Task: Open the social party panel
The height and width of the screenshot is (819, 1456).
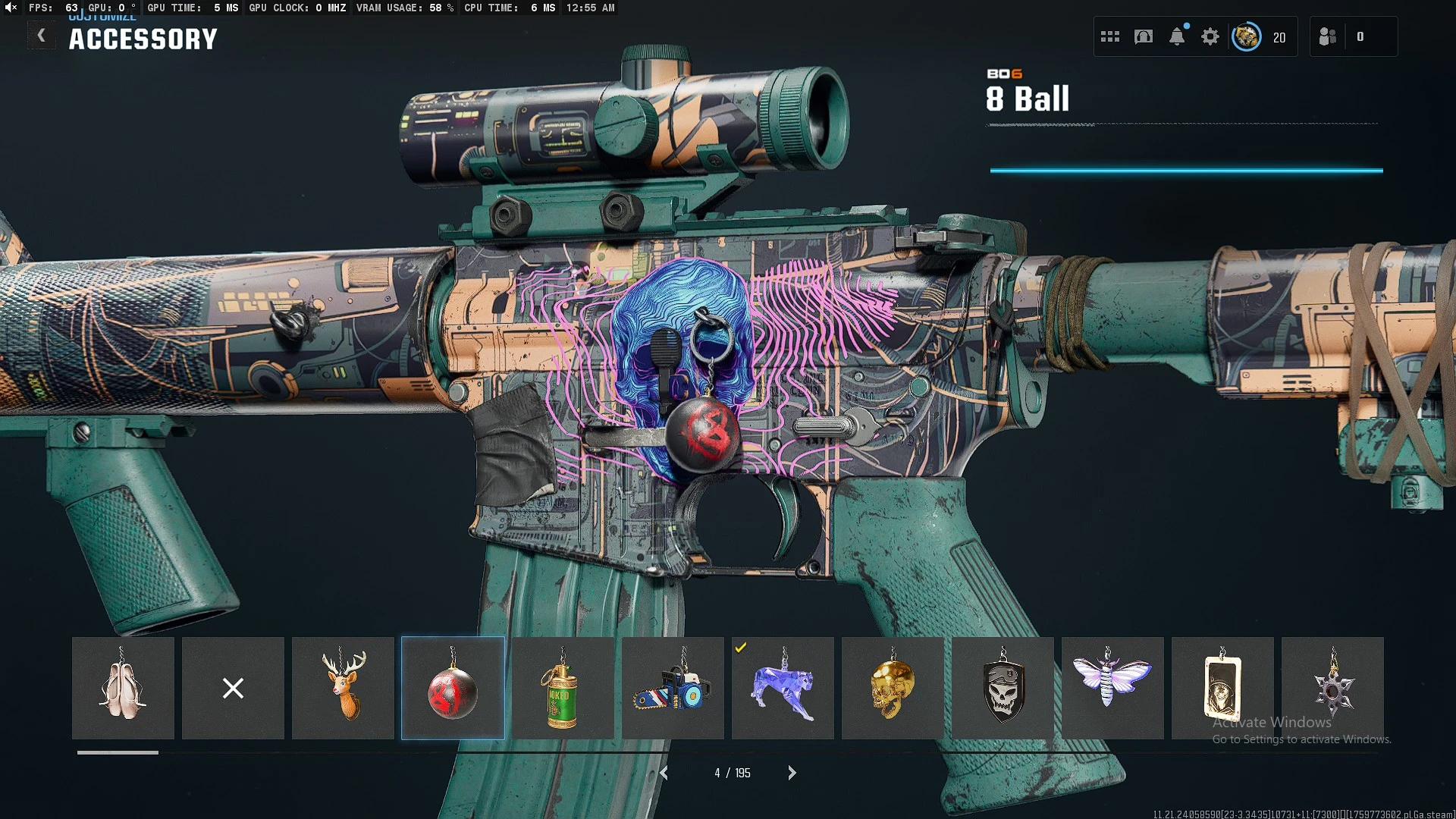Action: (1328, 36)
